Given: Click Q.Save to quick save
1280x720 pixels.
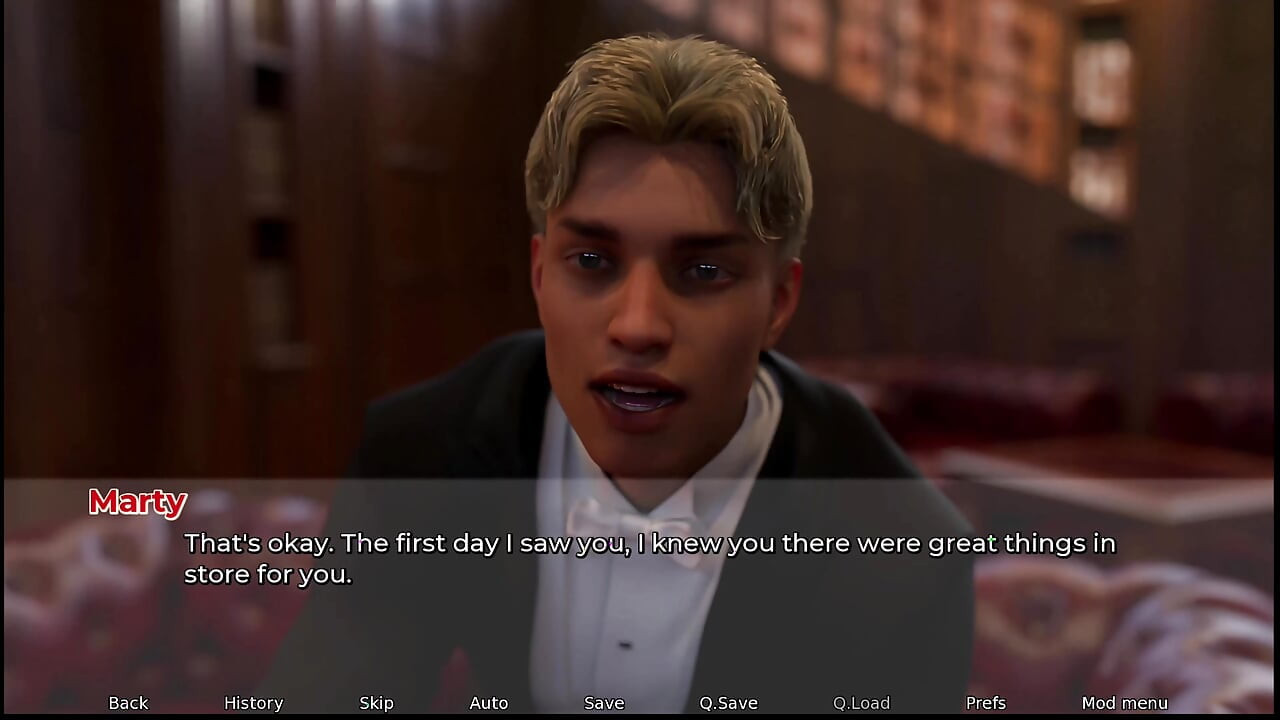Looking at the screenshot, I should pos(728,703).
